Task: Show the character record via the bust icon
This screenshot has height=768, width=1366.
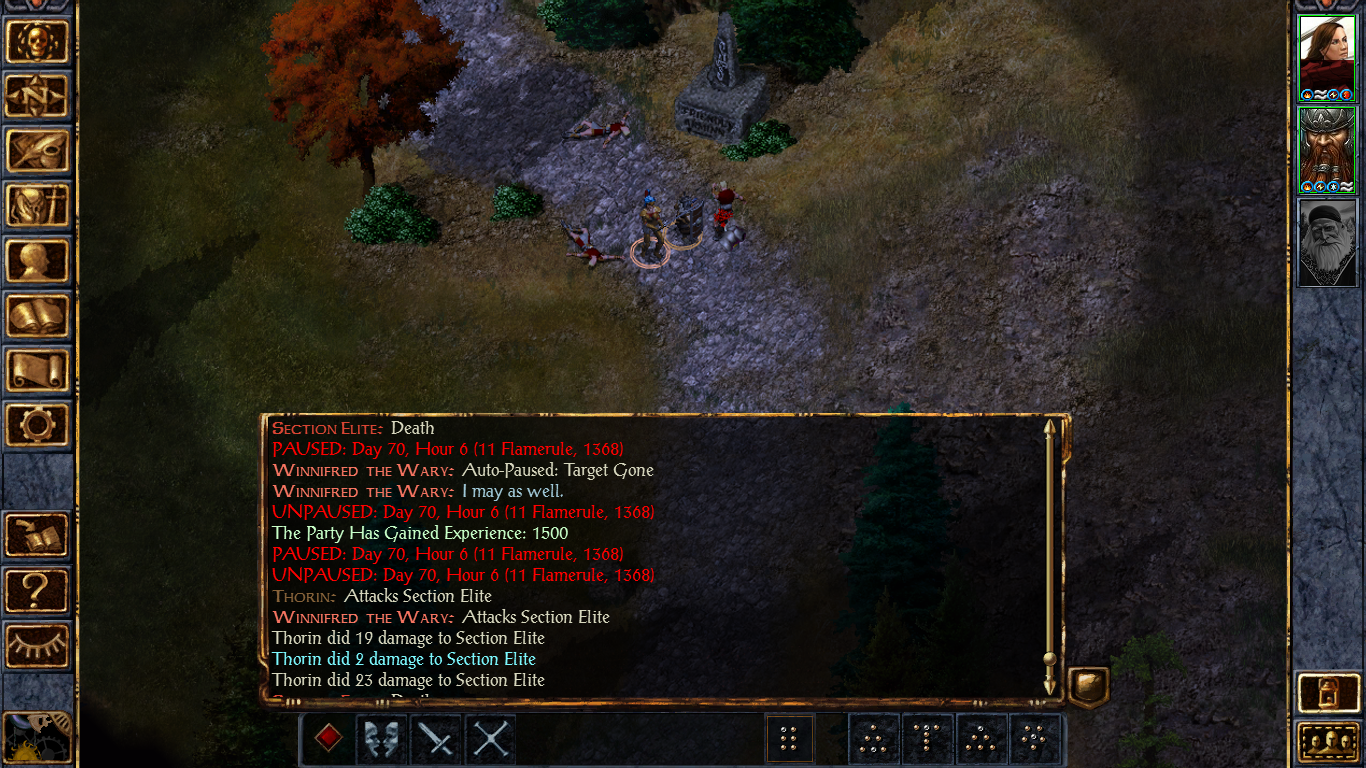Action: pos(38,262)
